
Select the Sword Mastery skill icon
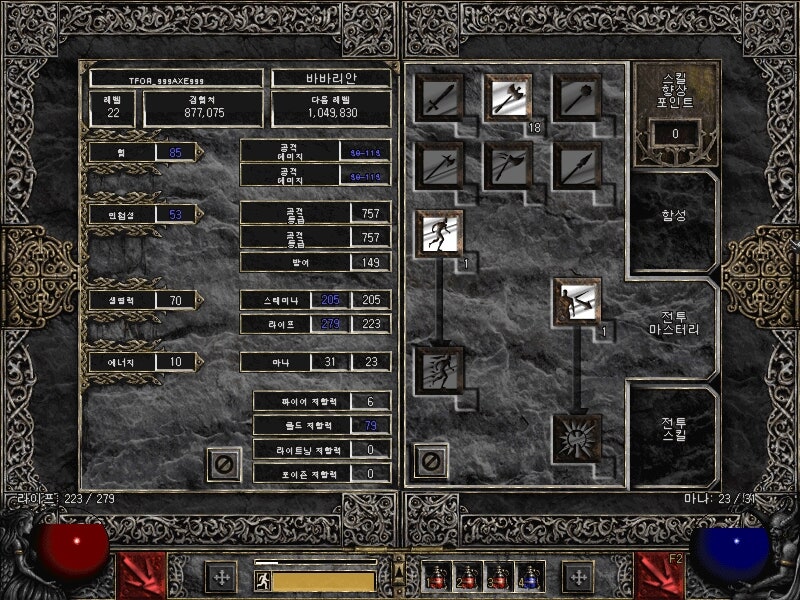[439, 98]
